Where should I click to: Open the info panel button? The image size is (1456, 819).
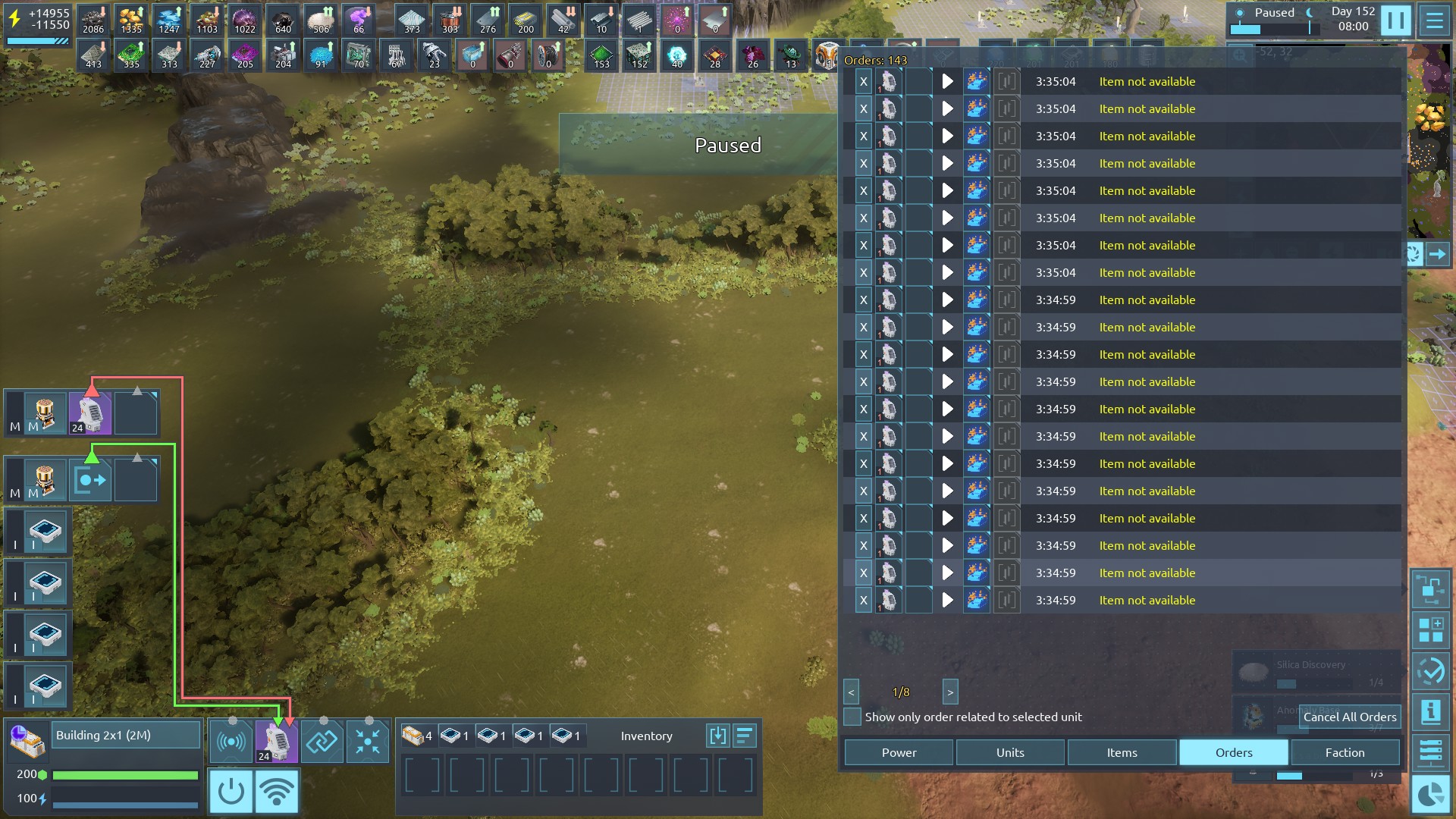click(x=1431, y=711)
